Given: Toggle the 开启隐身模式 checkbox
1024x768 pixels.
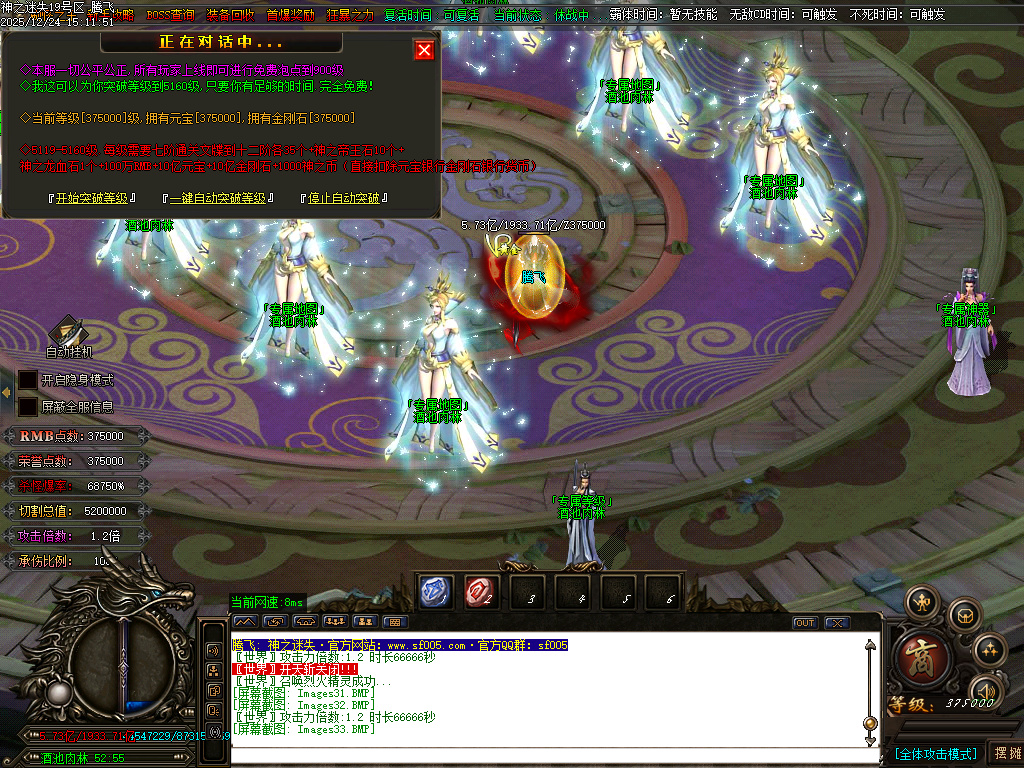Looking at the screenshot, I should 27,380.
